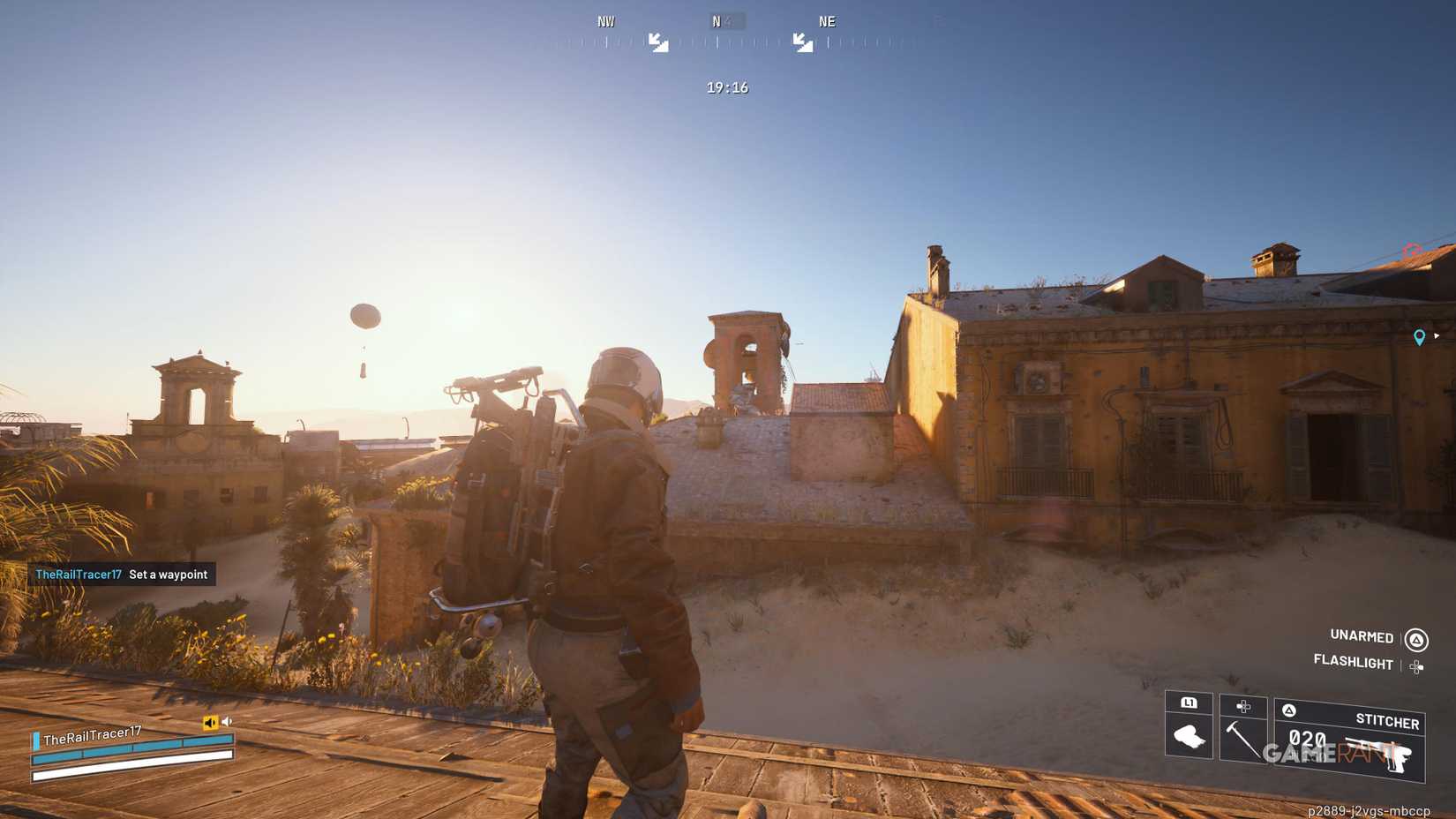Screen dimensions: 1456x819
Task: Toggle the white speaker icon above the health bar
Action: (x=227, y=720)
